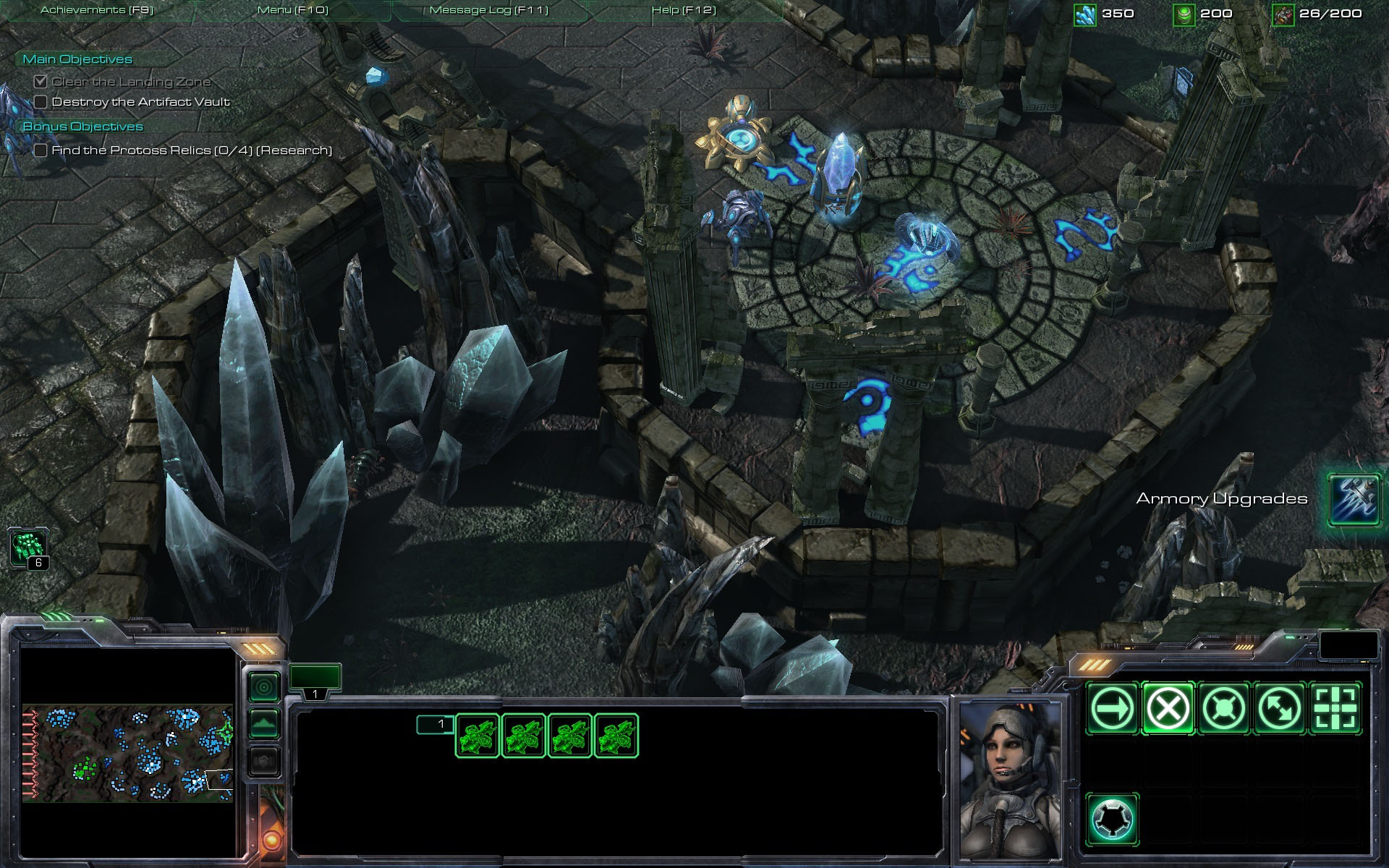Open the Help panel

684,10
